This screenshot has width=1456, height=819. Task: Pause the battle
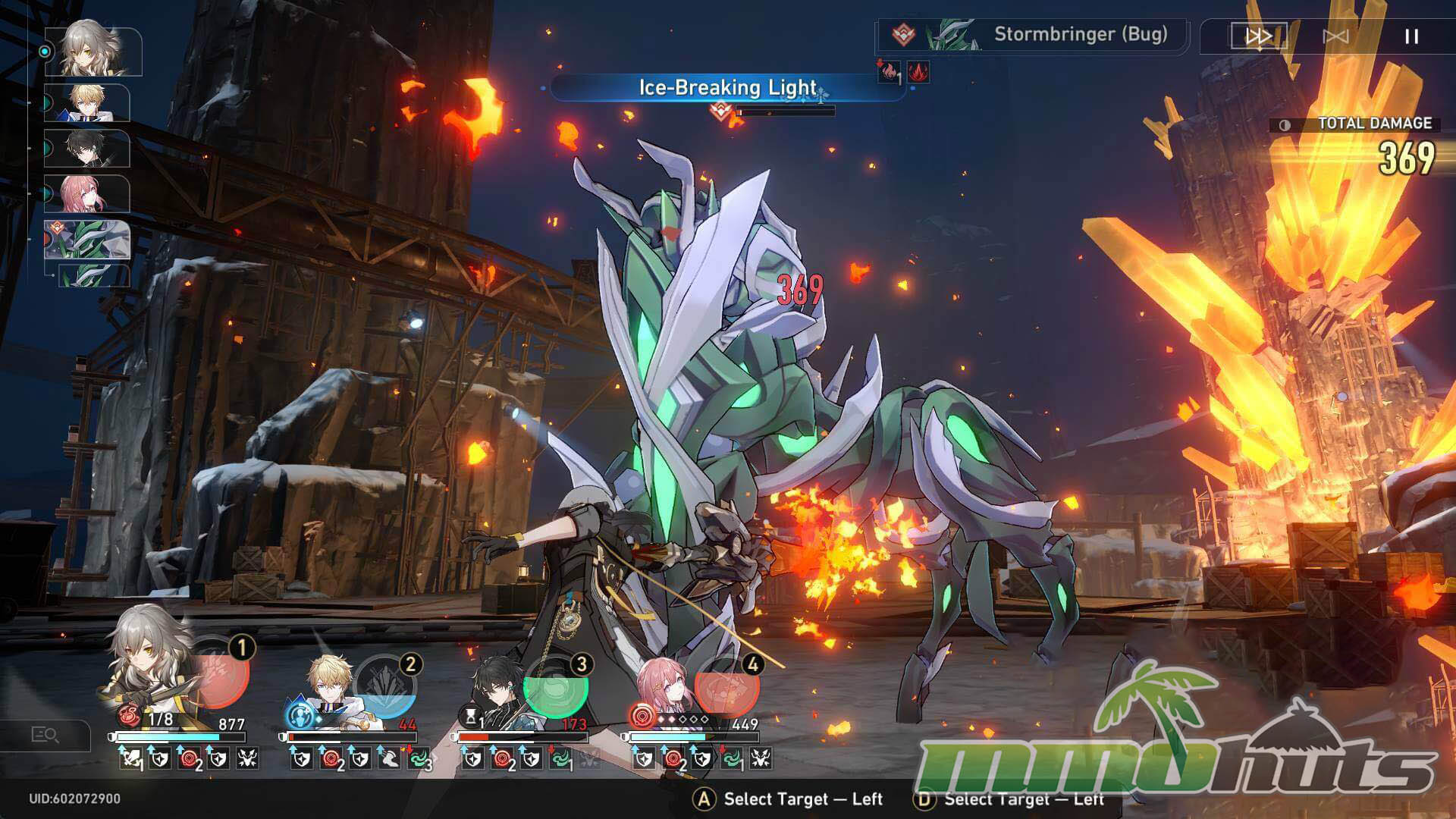tap(1411, 36)
